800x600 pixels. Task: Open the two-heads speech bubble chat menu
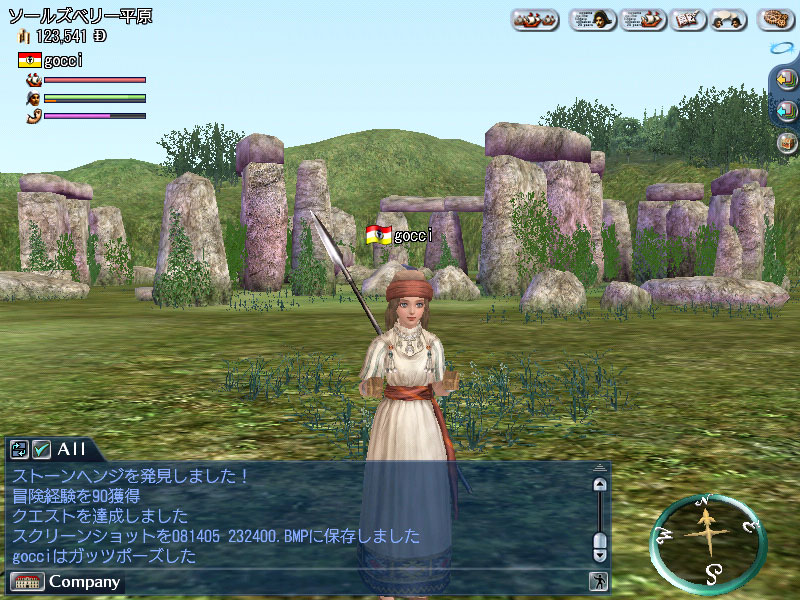click(x=730, y=19)
